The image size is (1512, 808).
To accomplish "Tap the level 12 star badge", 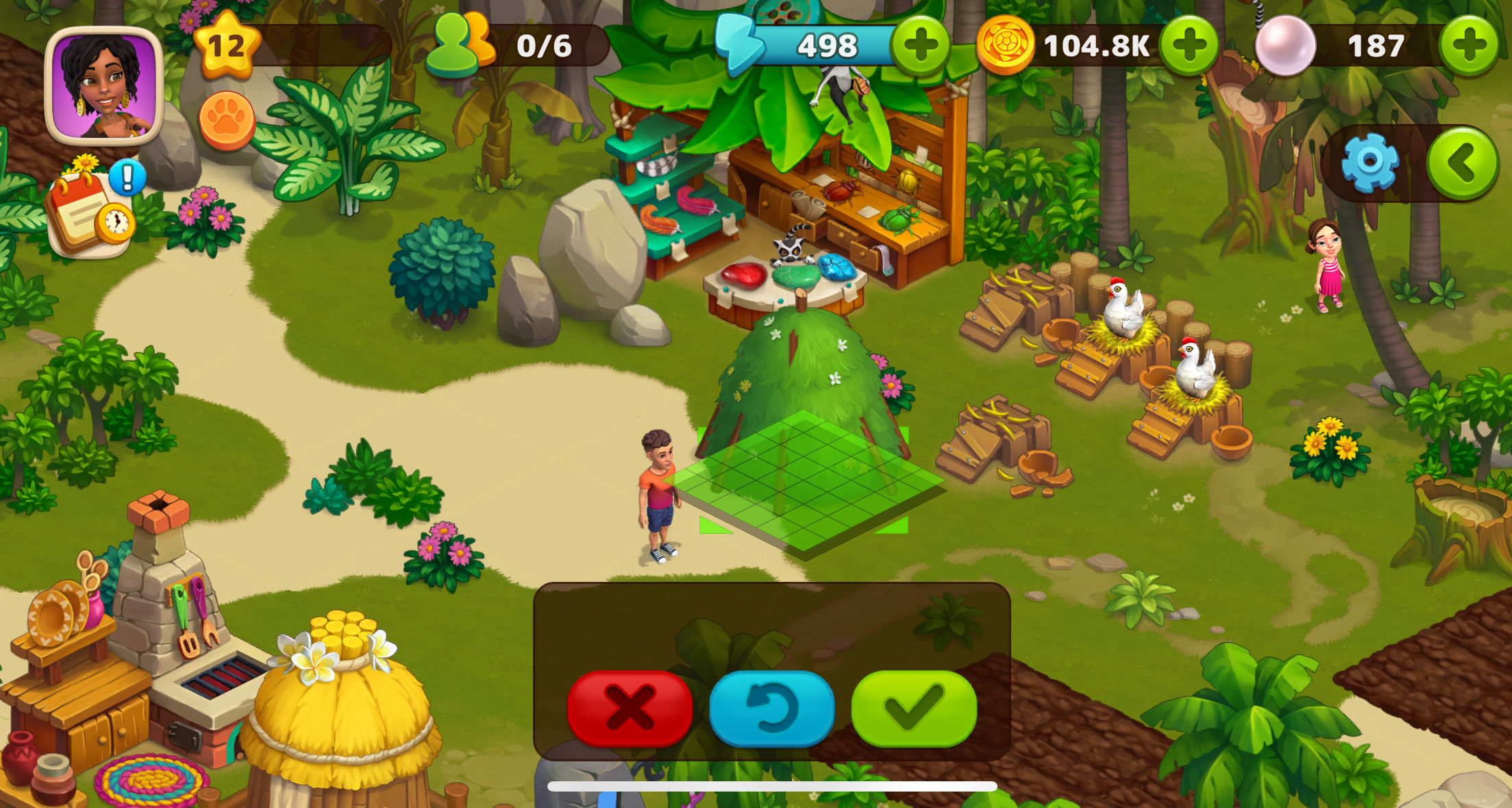I will click(x=227, y=46).
